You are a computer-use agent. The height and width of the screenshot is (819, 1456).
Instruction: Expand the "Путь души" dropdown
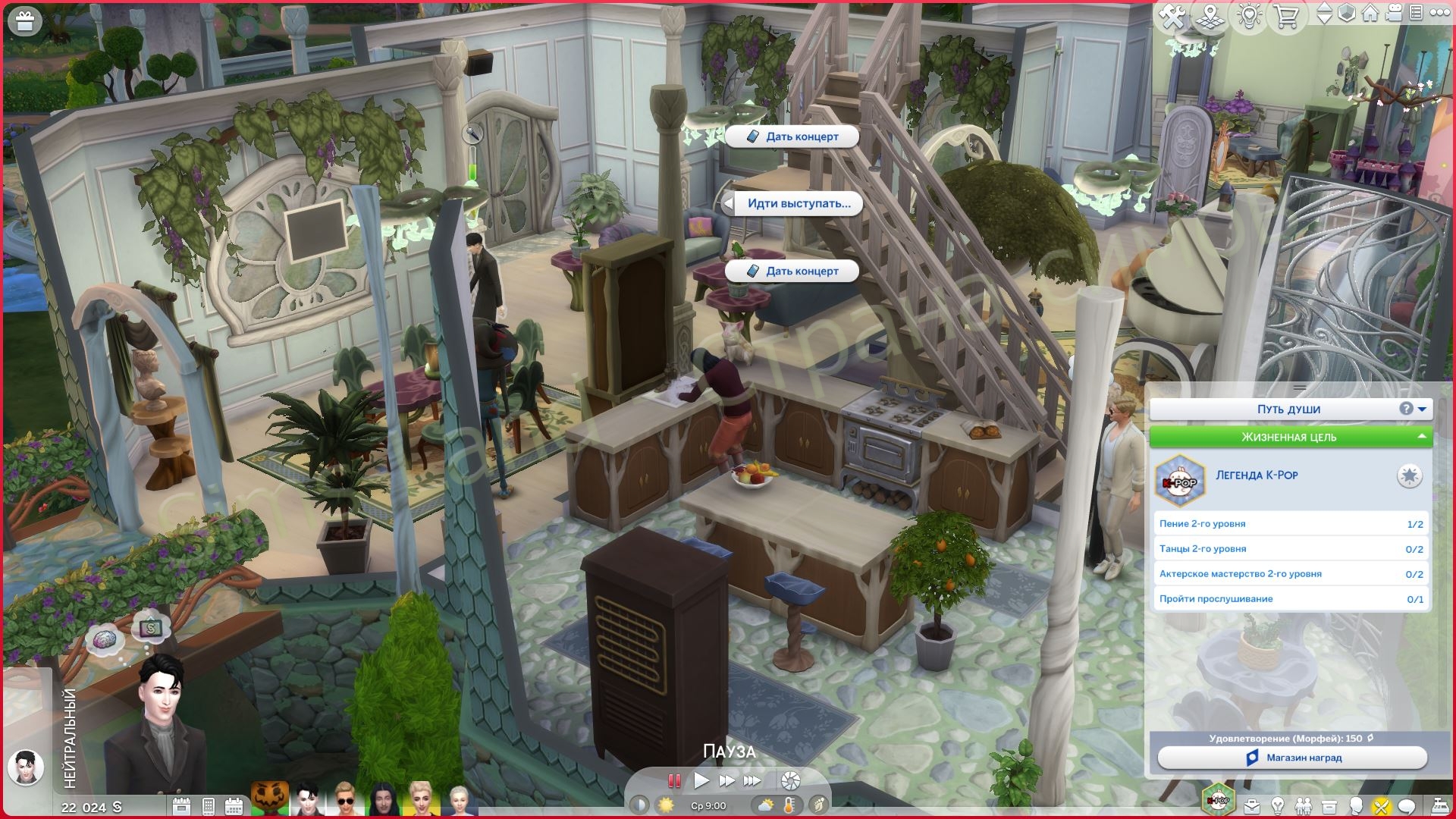coord(1422,409)
